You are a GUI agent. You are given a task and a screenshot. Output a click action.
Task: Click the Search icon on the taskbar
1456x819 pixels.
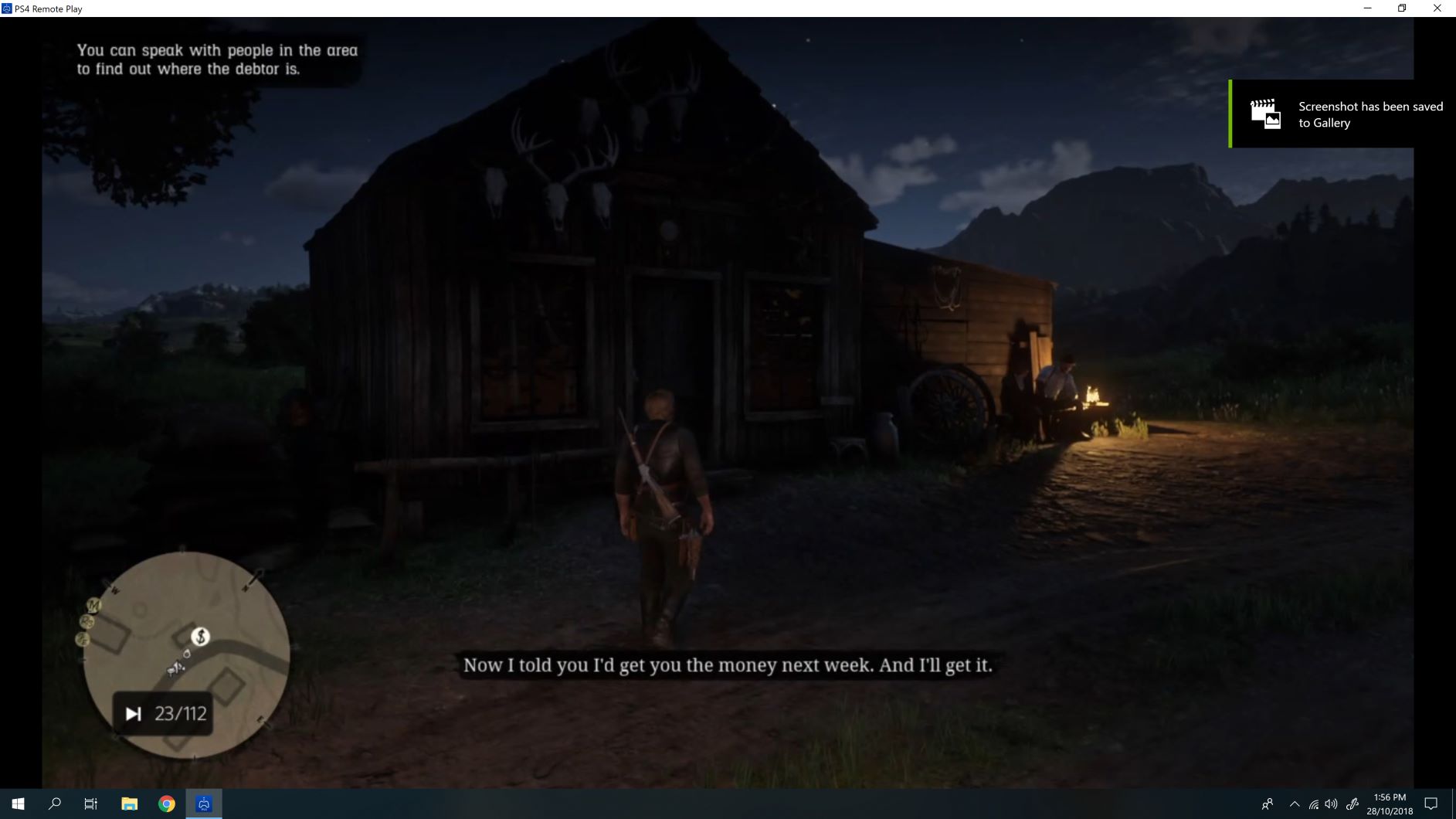point(53,804)
